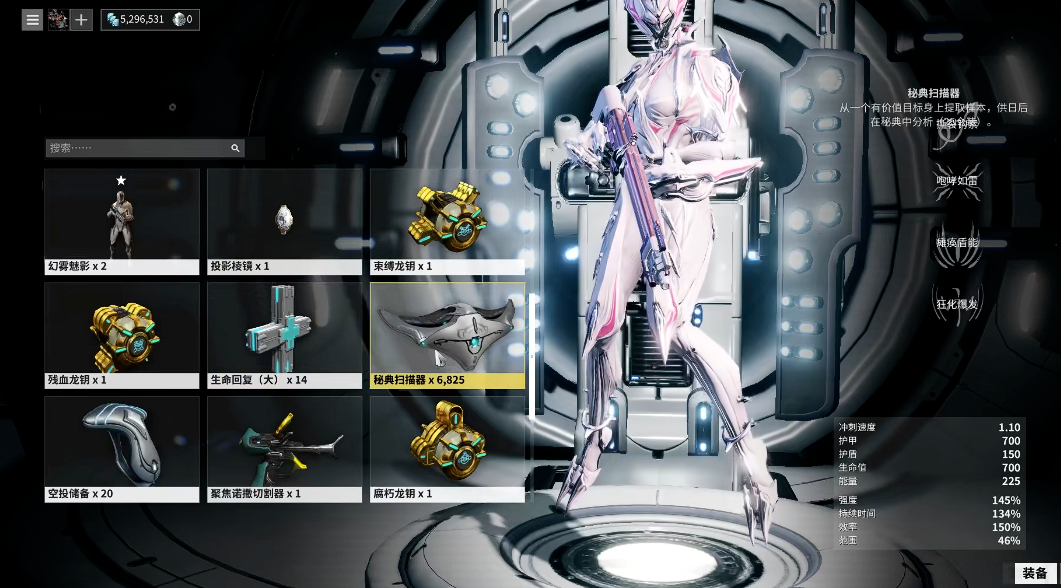Click the player avatar icon
The width and height of the screenshot is (1061, 588).
click(57, 19)
